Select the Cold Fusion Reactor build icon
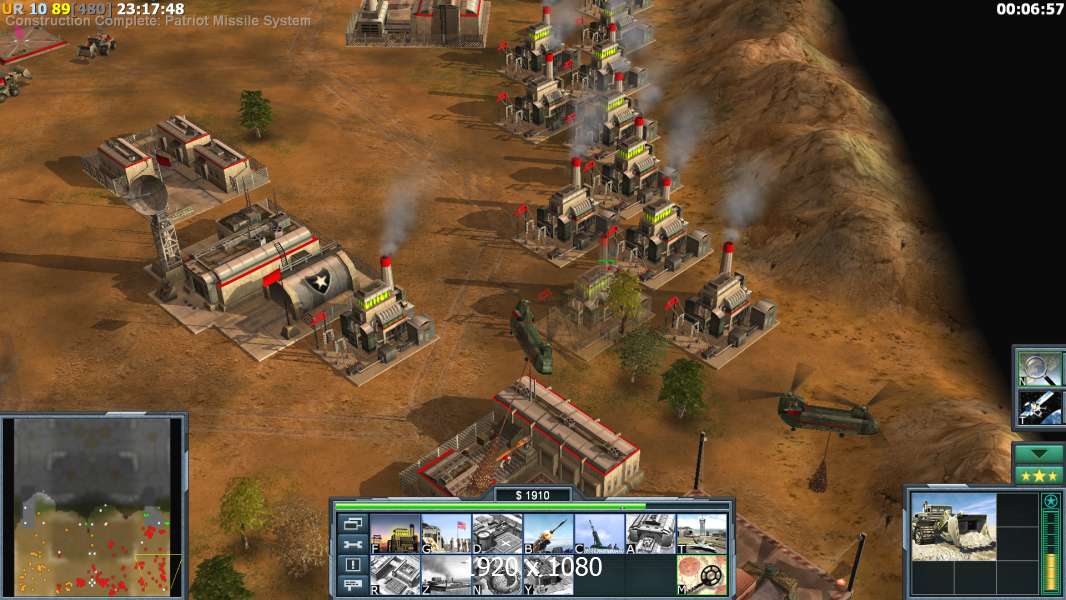This screenshot has height=600, width=1066. (395, 533)
